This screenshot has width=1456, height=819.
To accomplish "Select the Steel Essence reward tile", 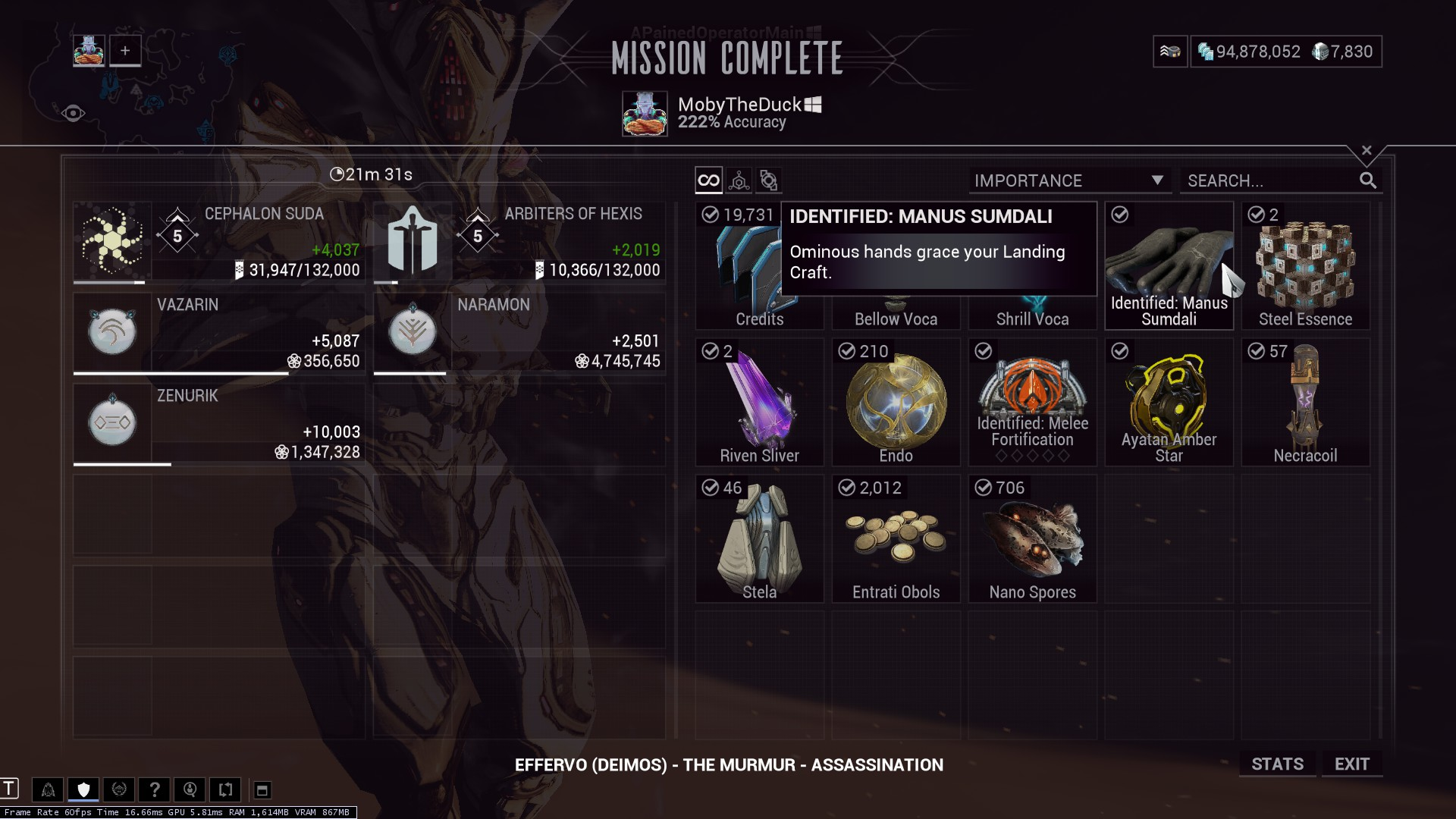I will tap(1305, 265).
